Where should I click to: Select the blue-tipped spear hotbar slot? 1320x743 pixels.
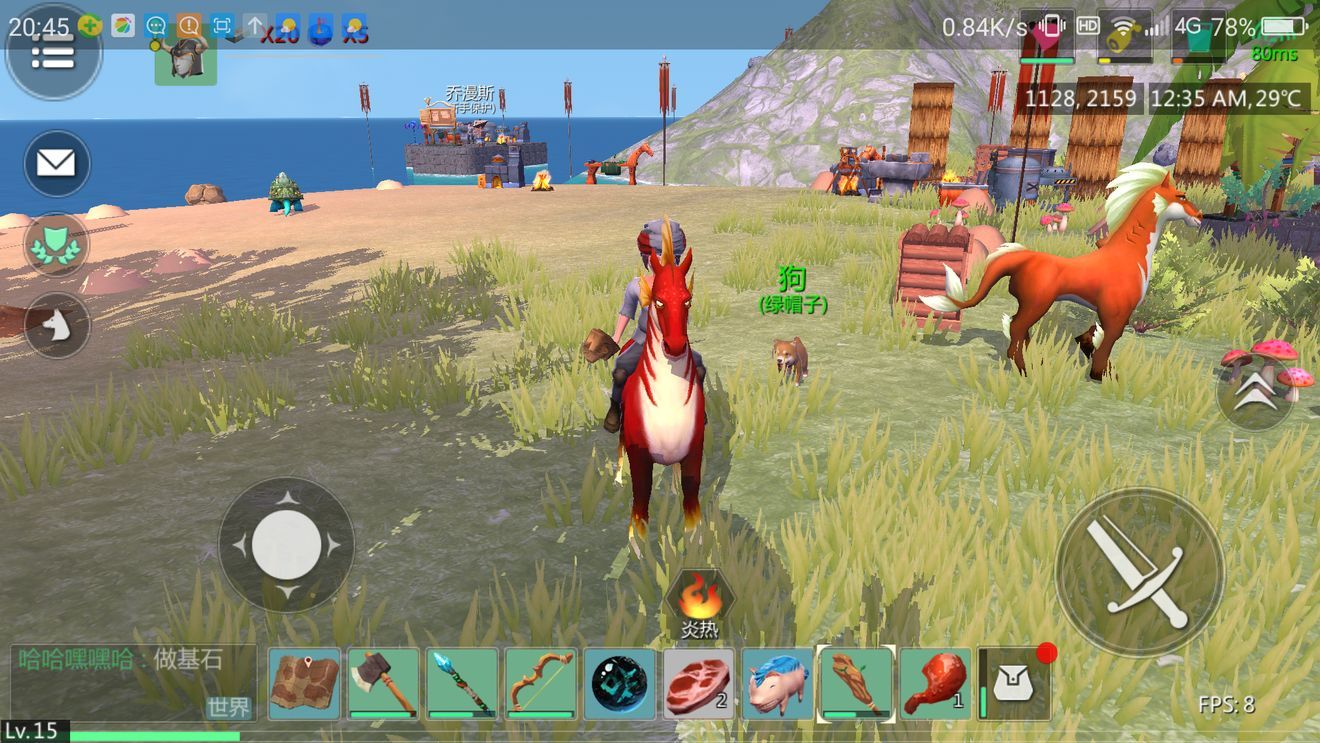[x=462, y=684]
